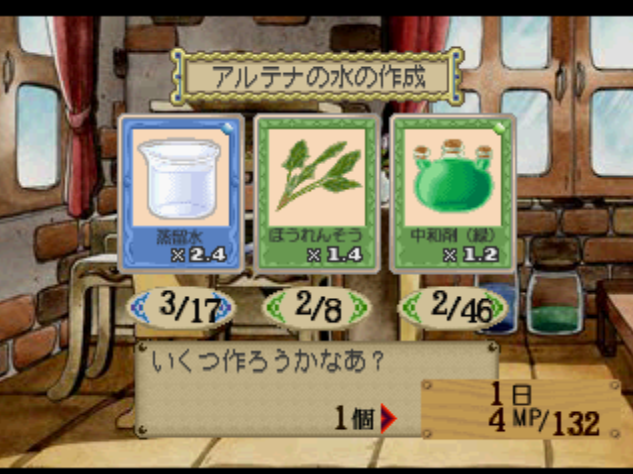Pick the green neutralizer (中和剤) card
The image size is (633, 474).
pos(452,192)
